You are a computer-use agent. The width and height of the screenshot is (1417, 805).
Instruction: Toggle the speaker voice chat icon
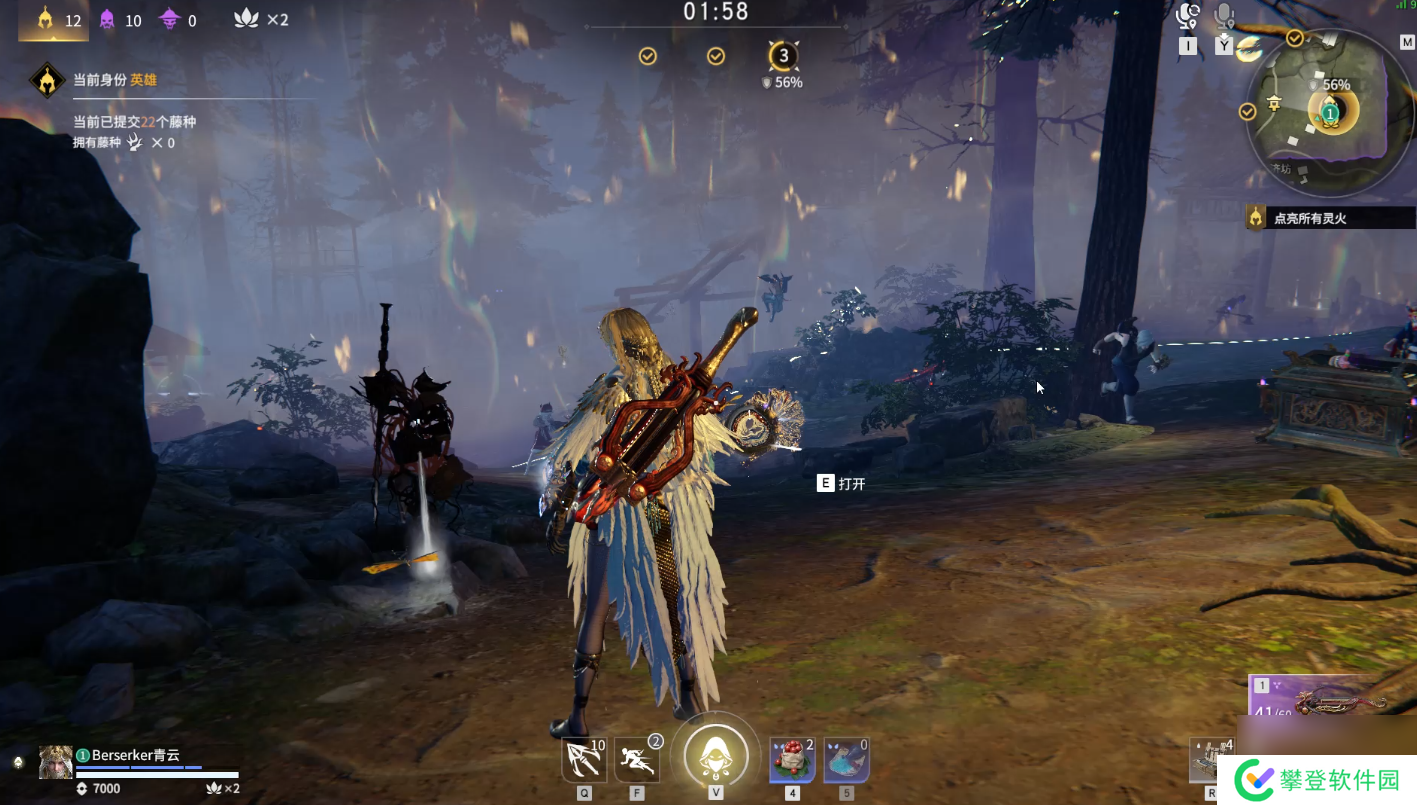pos(1188,17)
